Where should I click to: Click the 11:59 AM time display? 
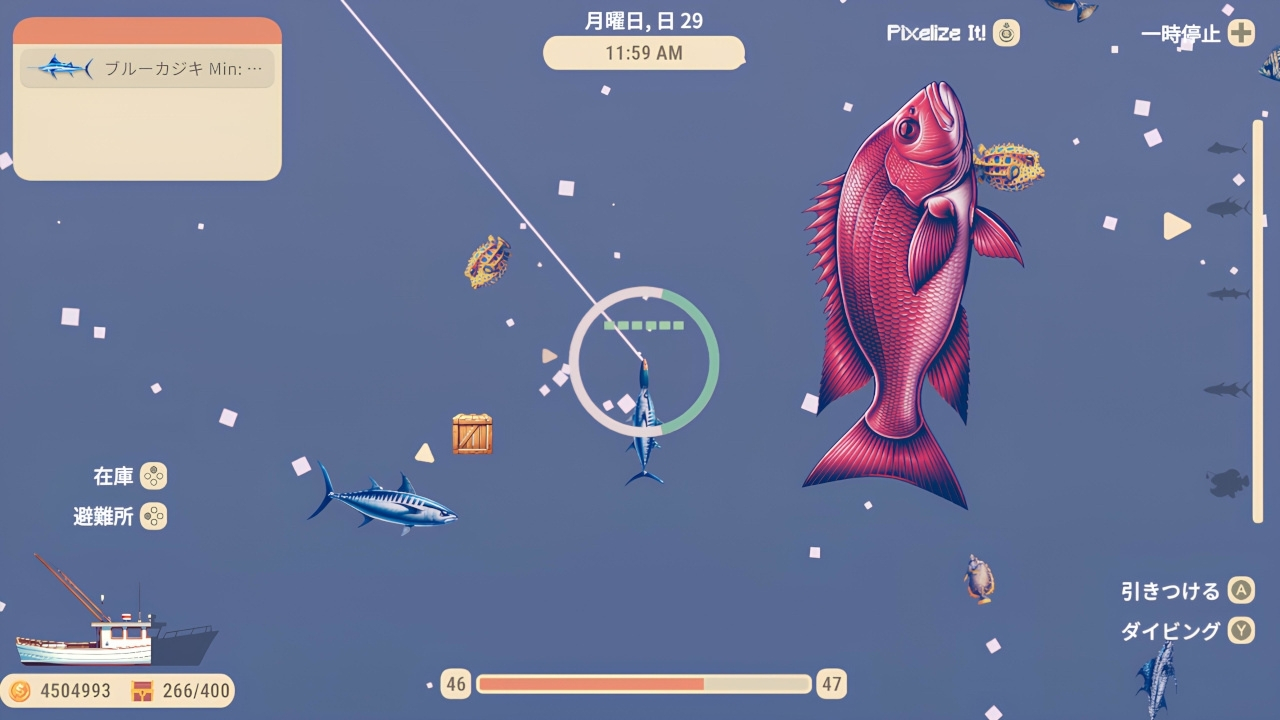pyautogui.click(x=644, y=54)
